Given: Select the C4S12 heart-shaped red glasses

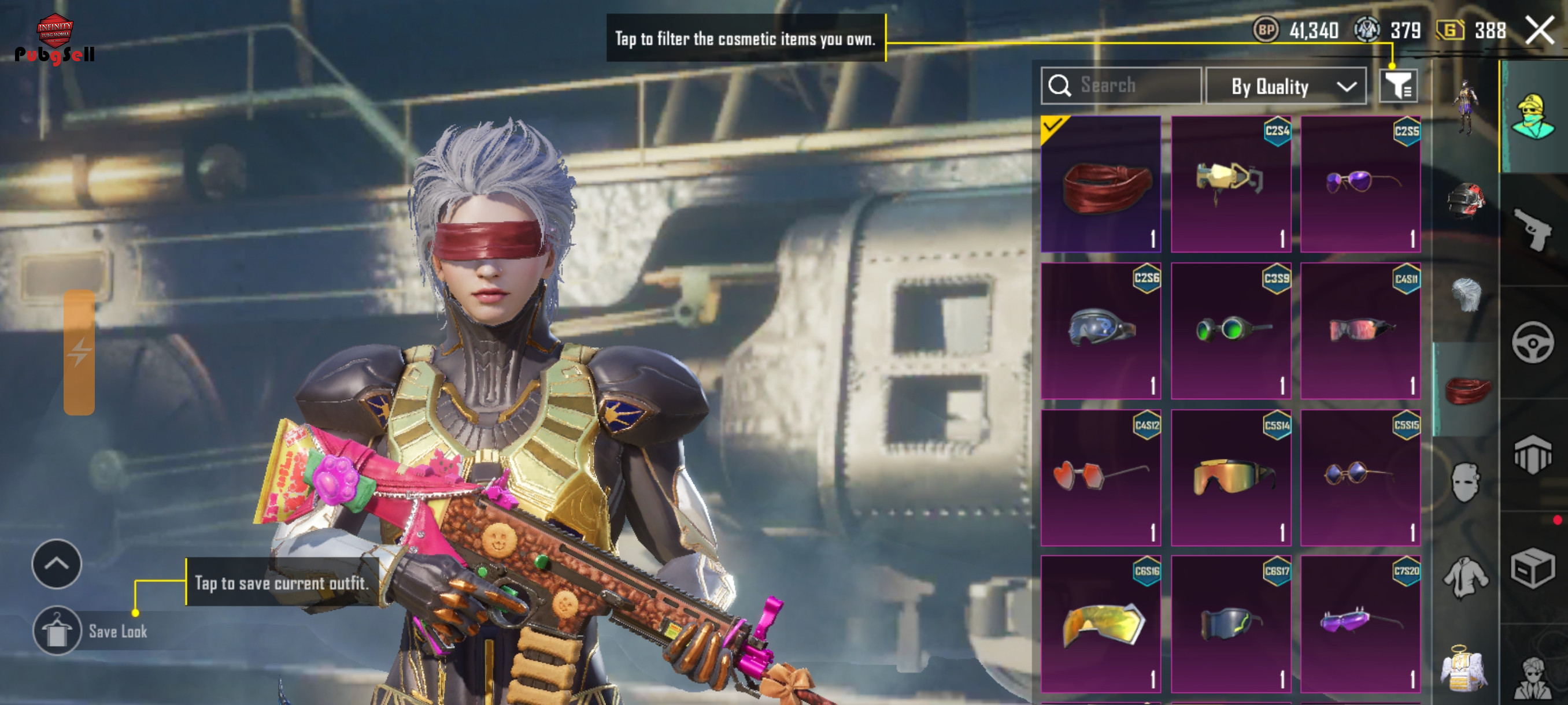Looking at the screenshot, I should [x=1100, y=477].
